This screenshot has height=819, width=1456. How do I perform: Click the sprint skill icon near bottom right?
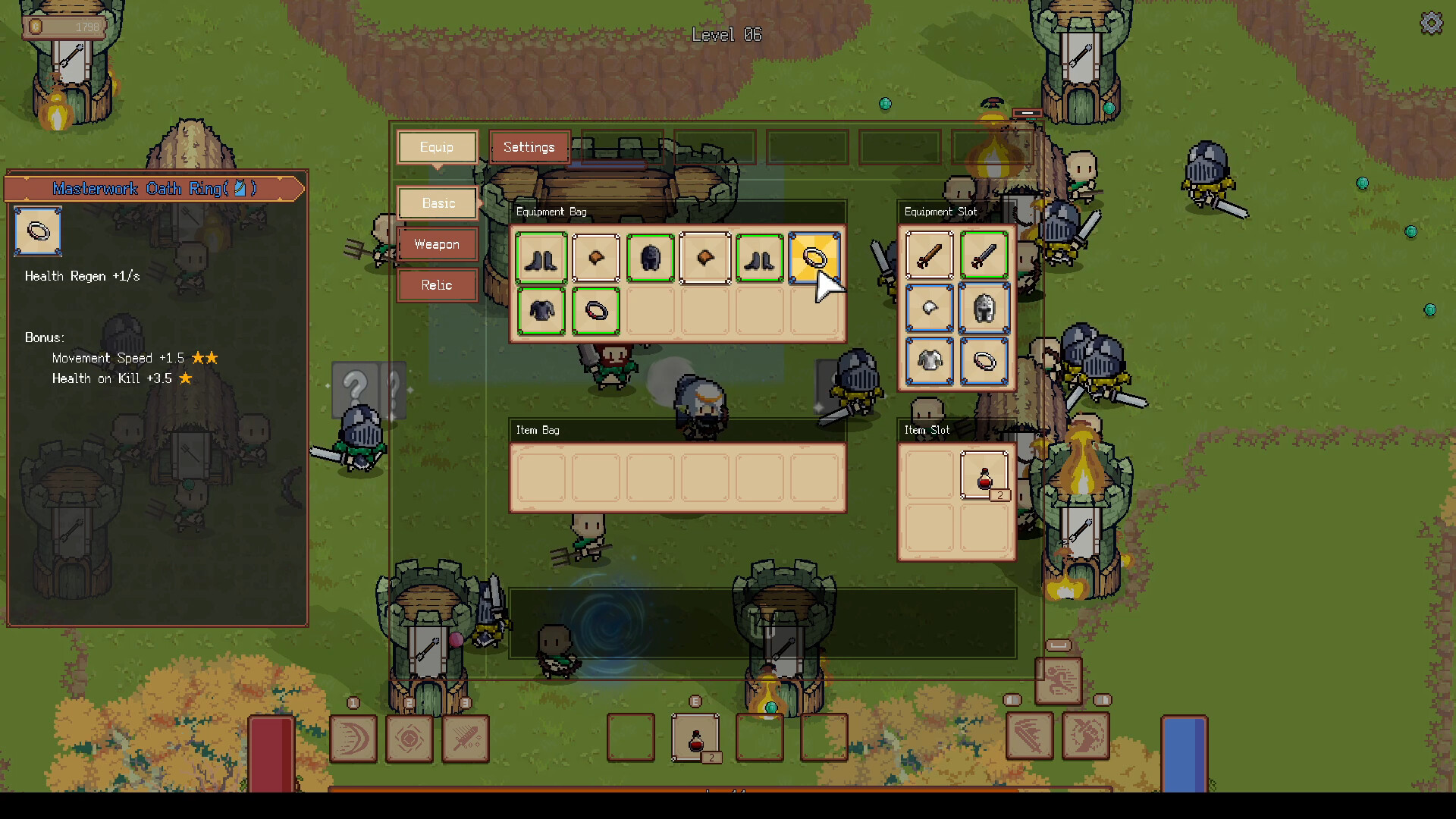click(x=1059, y=680)
